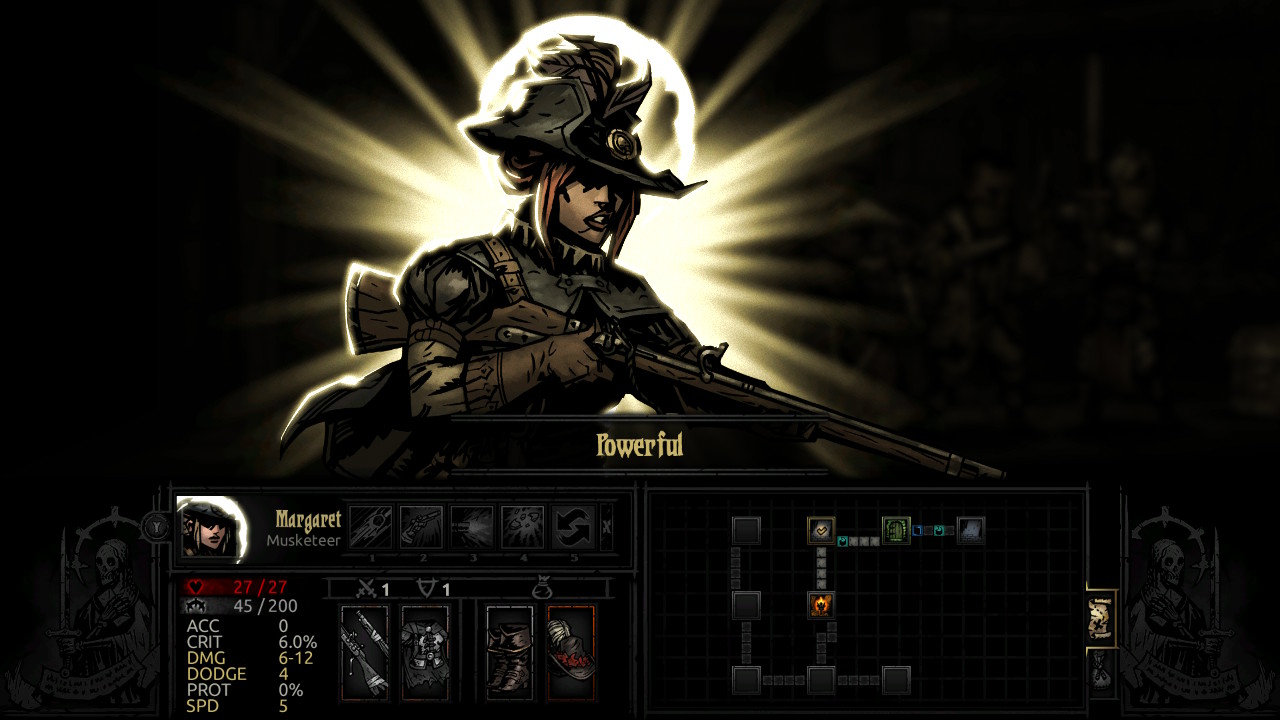Switch to the map scroll tab beside the minimap
The image size is (1280, 720).
click(1102, 619)
